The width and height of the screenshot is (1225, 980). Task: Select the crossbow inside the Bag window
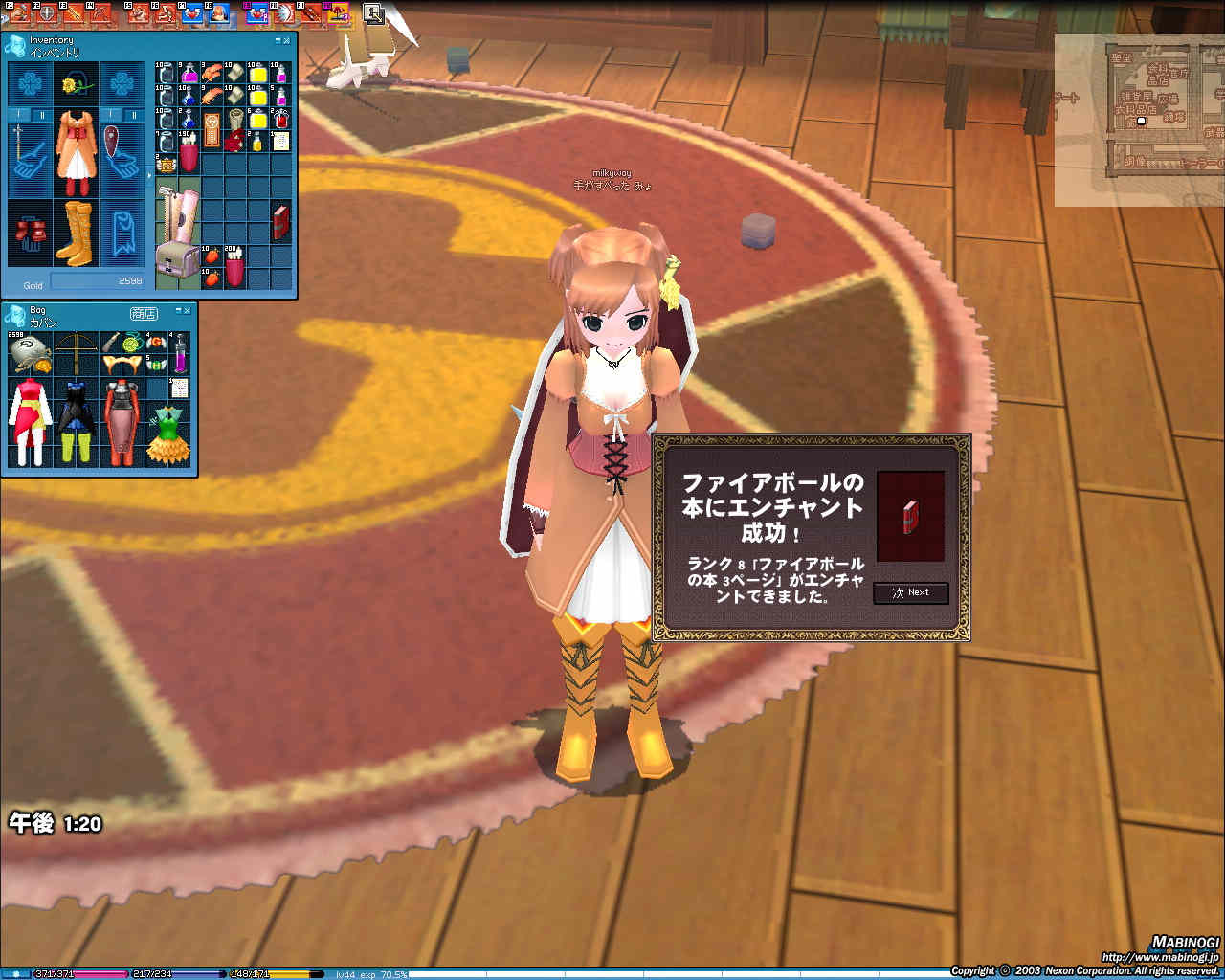coord(77,349)
